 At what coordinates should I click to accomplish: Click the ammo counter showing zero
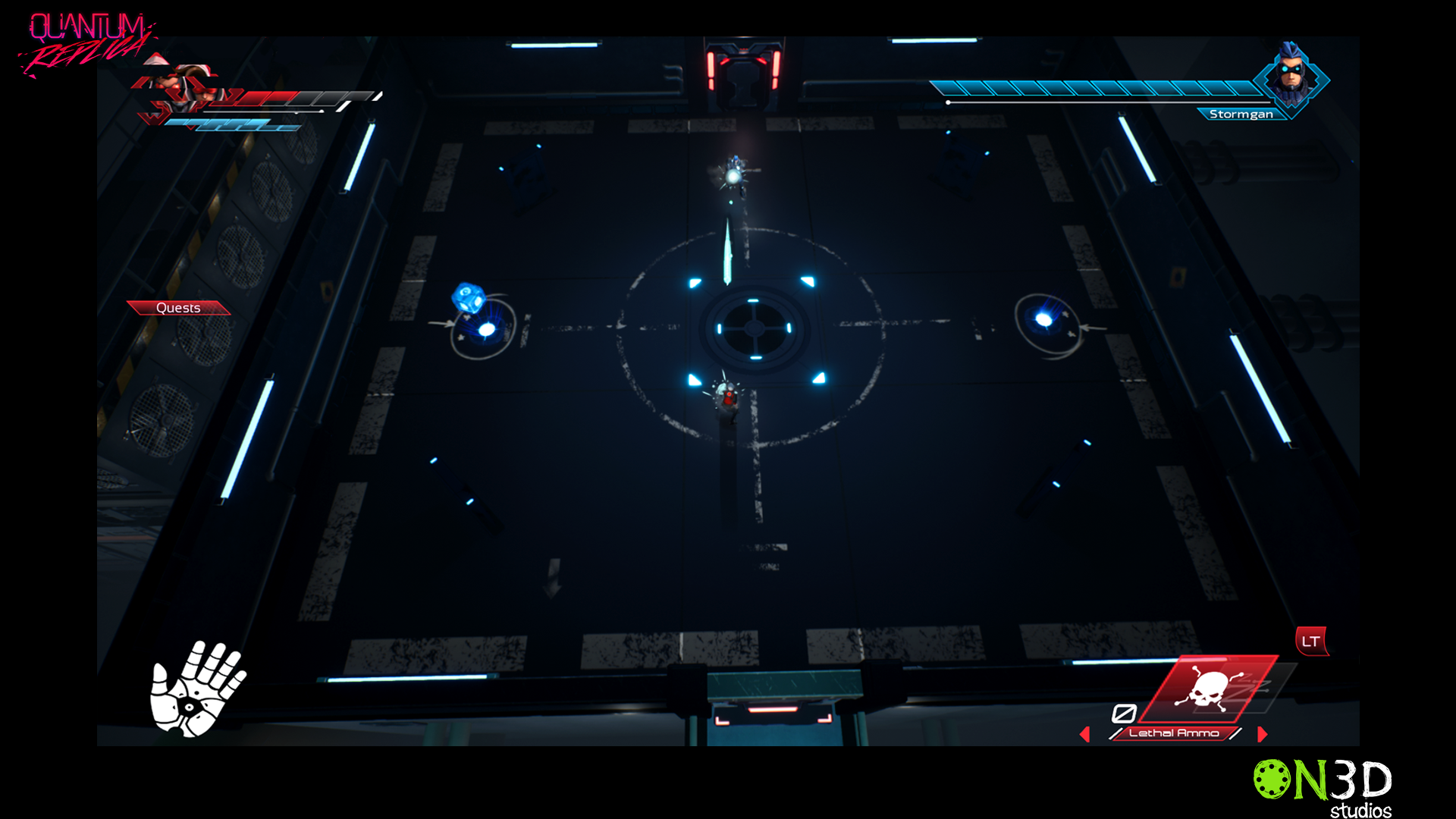coord(1125,713)
